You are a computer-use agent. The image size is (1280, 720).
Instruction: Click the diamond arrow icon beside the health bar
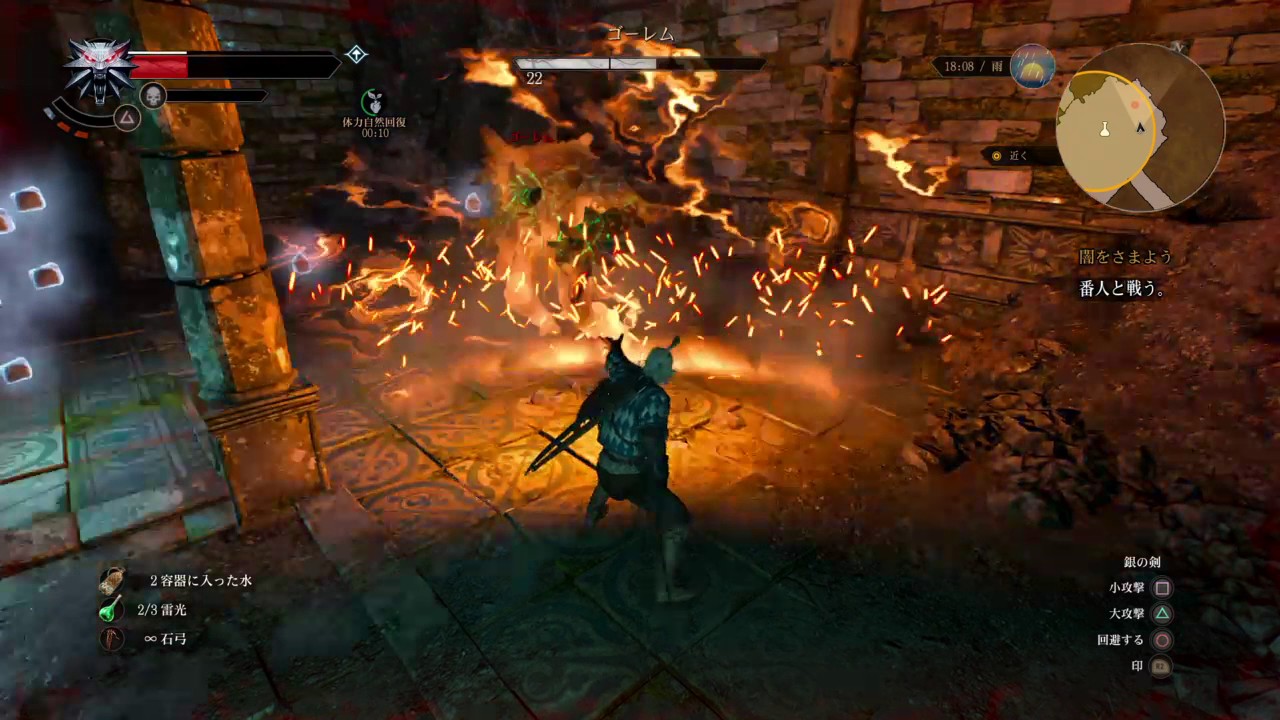(356, 54)
